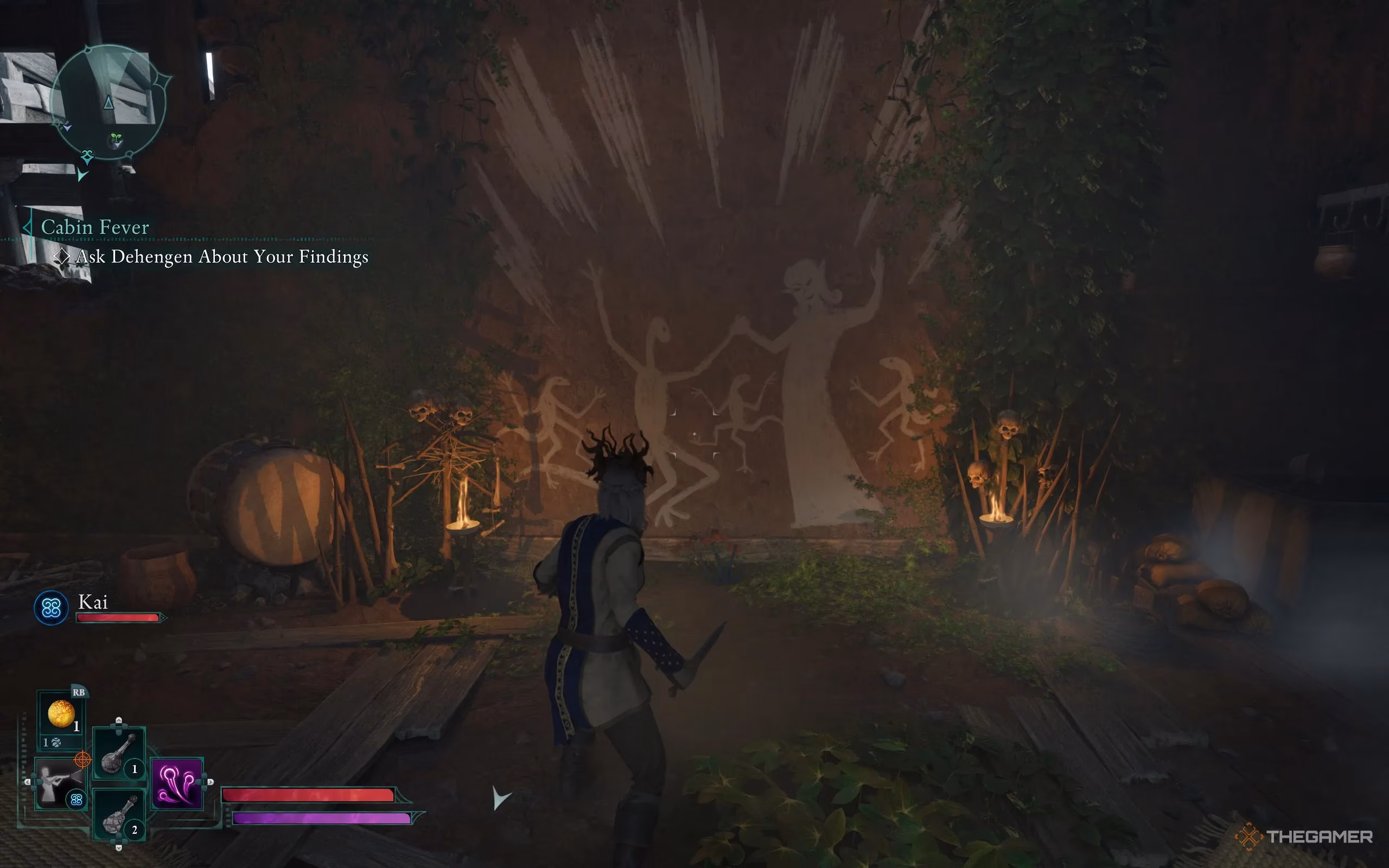Select the Ask Dehengen About Your Findings objective
The height and width of the screenshot is (868, 1389).
pyautogui.click(x=221, y=257)
